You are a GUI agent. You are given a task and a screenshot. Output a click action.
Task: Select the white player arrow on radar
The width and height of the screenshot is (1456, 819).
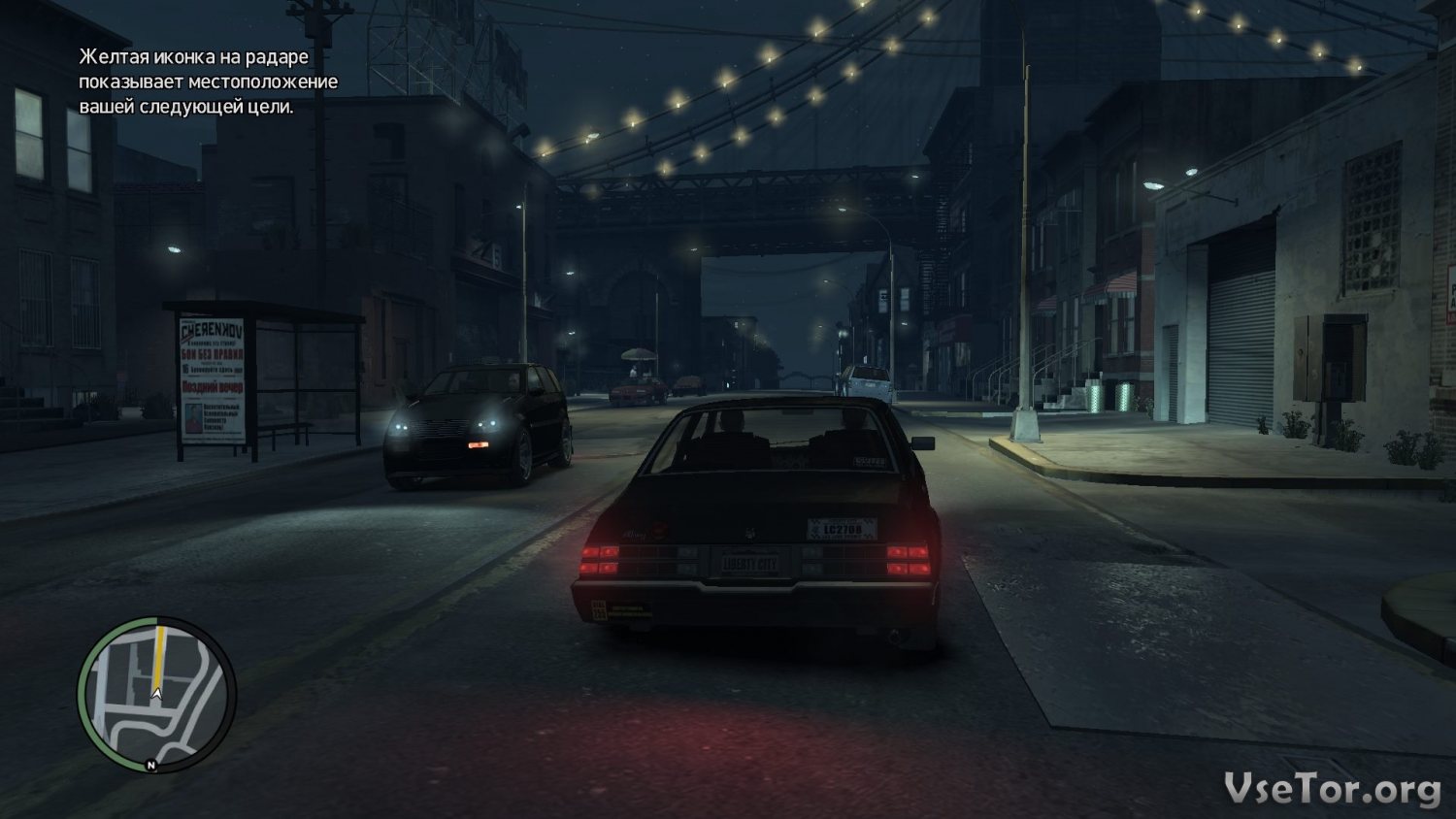point(156,693)
